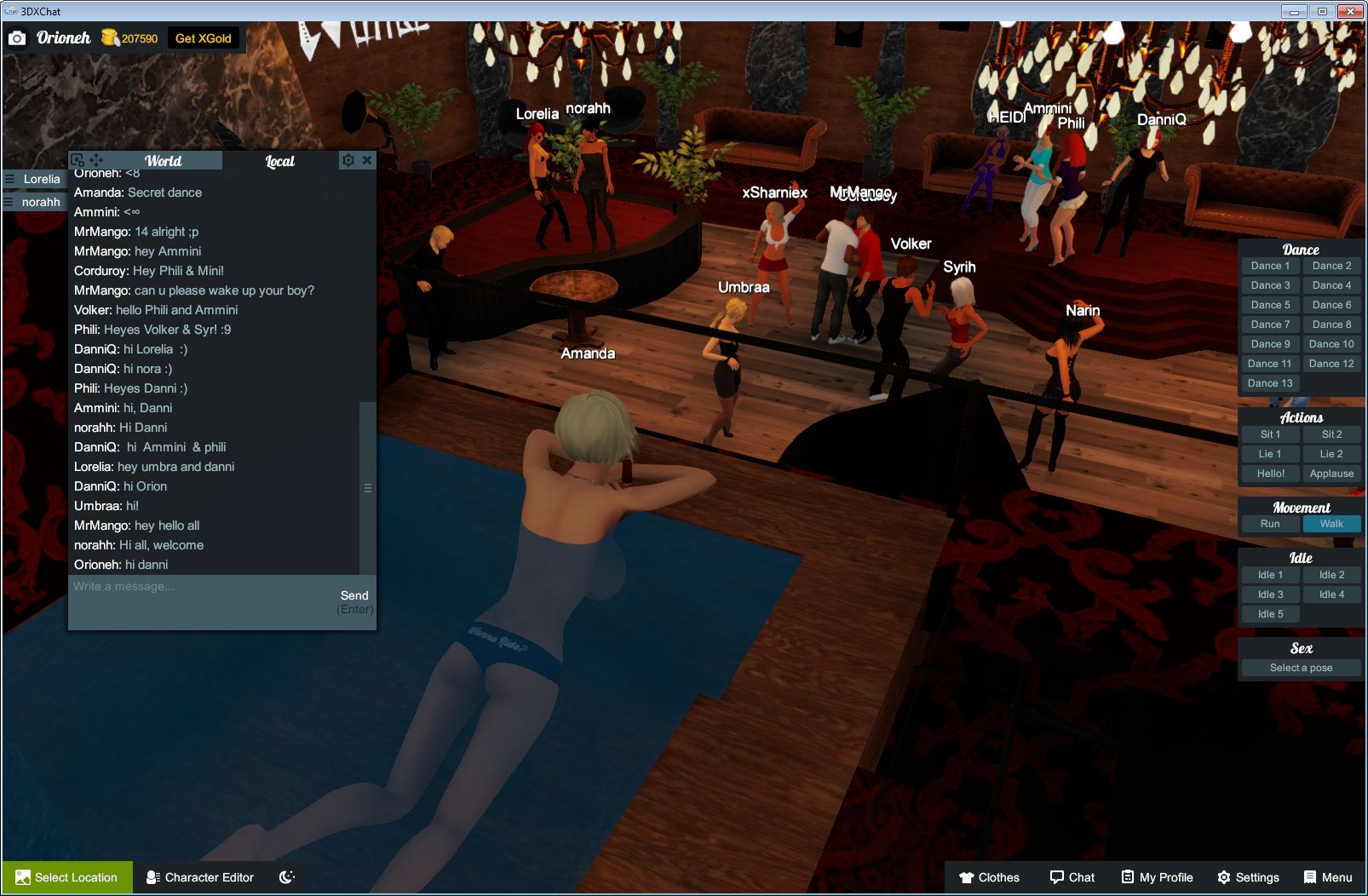The width and height of the screenshot is (1368, 896).
Task: Trigger the Applause action
Action: [1331, 474]
